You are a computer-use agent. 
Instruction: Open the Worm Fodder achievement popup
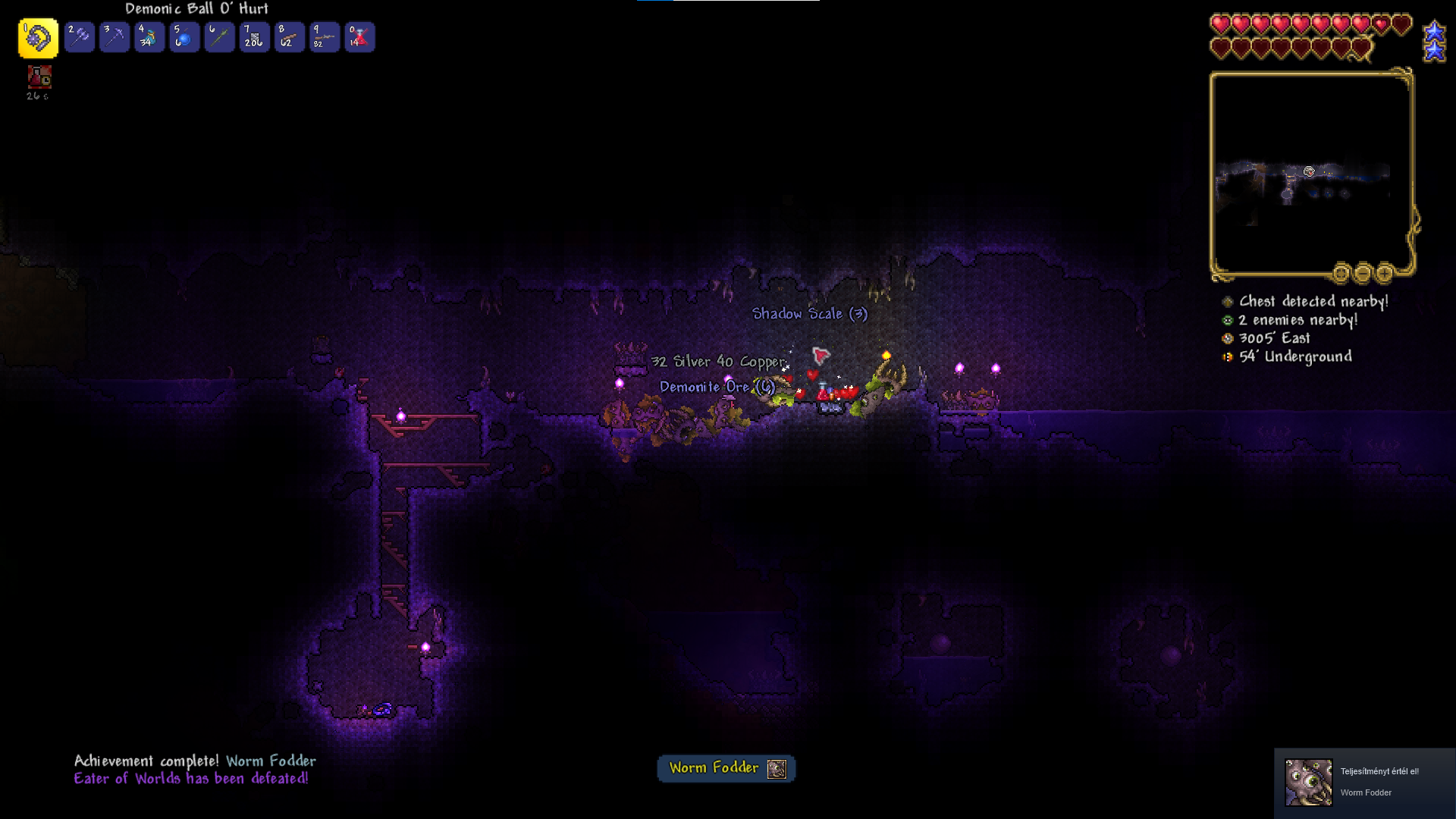pos(726,768)
